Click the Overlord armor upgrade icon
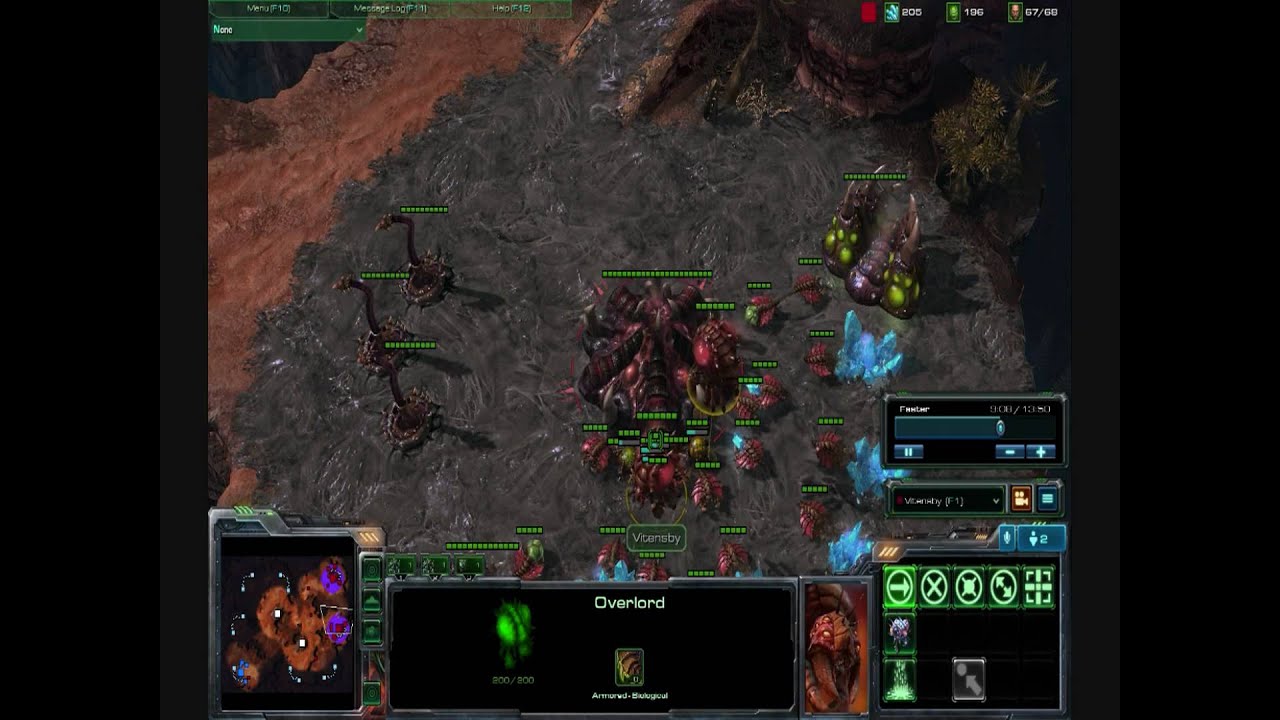 tap(629, 666)
